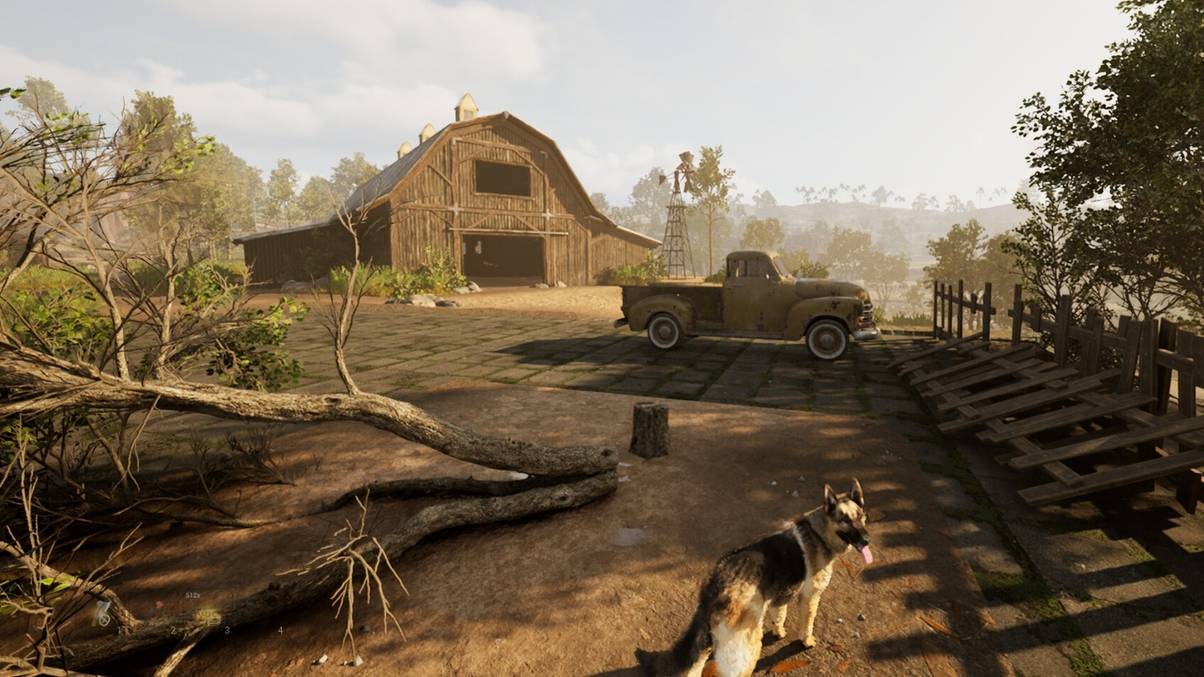The height and width of the screenshot is (677, 1204).
Task: Select the white crosshair-marked item in hotbar slot 1
Action: (103, 614)
